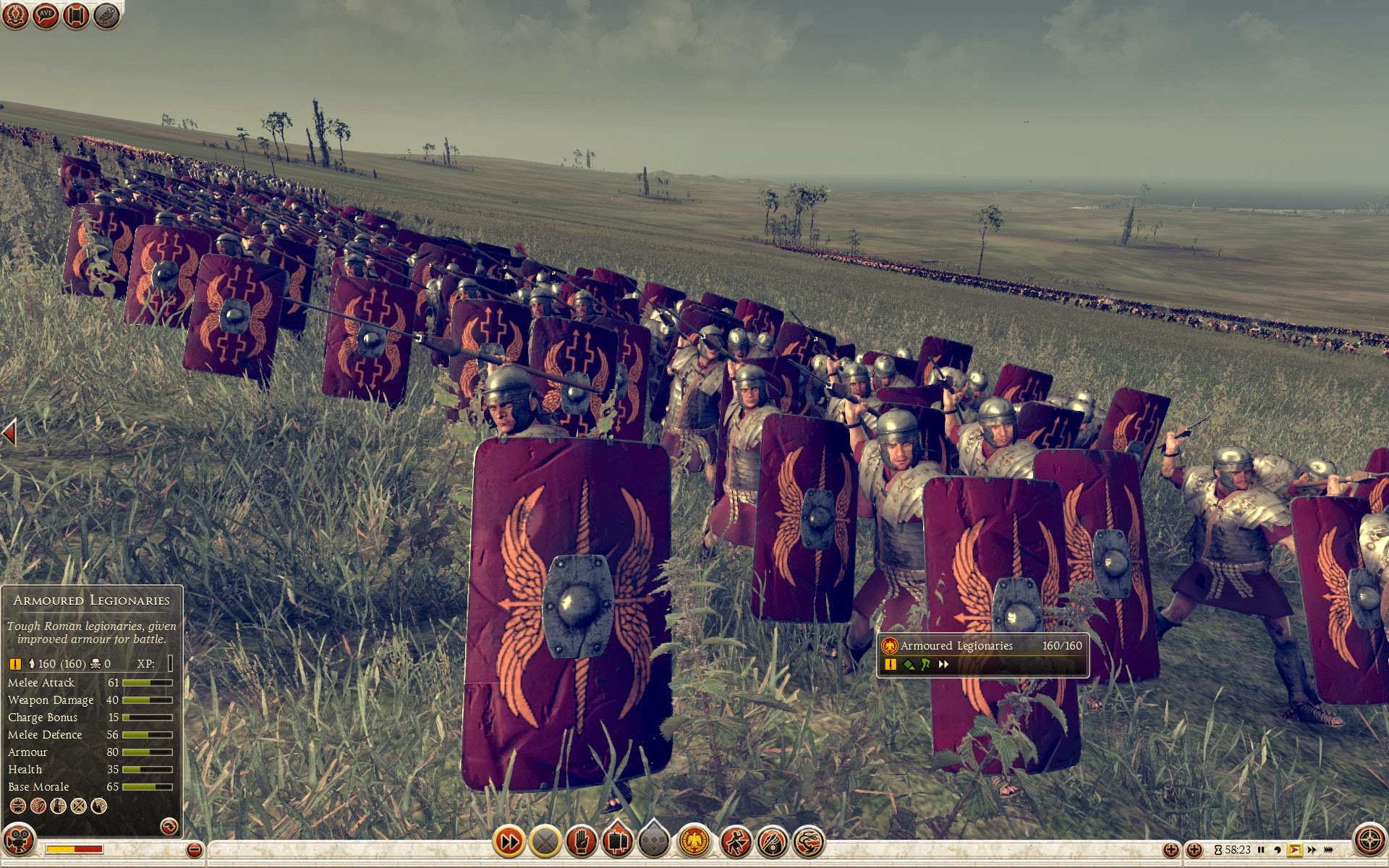Set battle speed to fastest
This screenshot has width=1389, height=868.
[x=1330, y=850]
